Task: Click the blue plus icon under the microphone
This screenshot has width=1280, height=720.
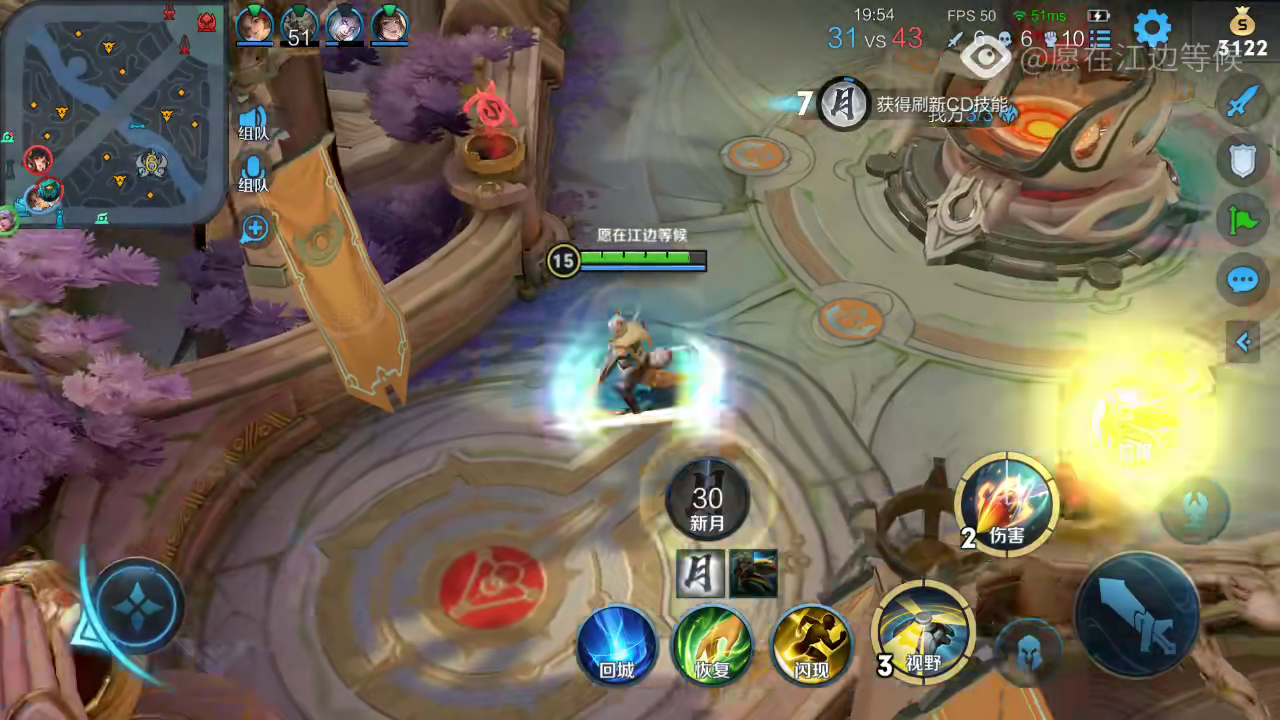Action: pos(255,229)
